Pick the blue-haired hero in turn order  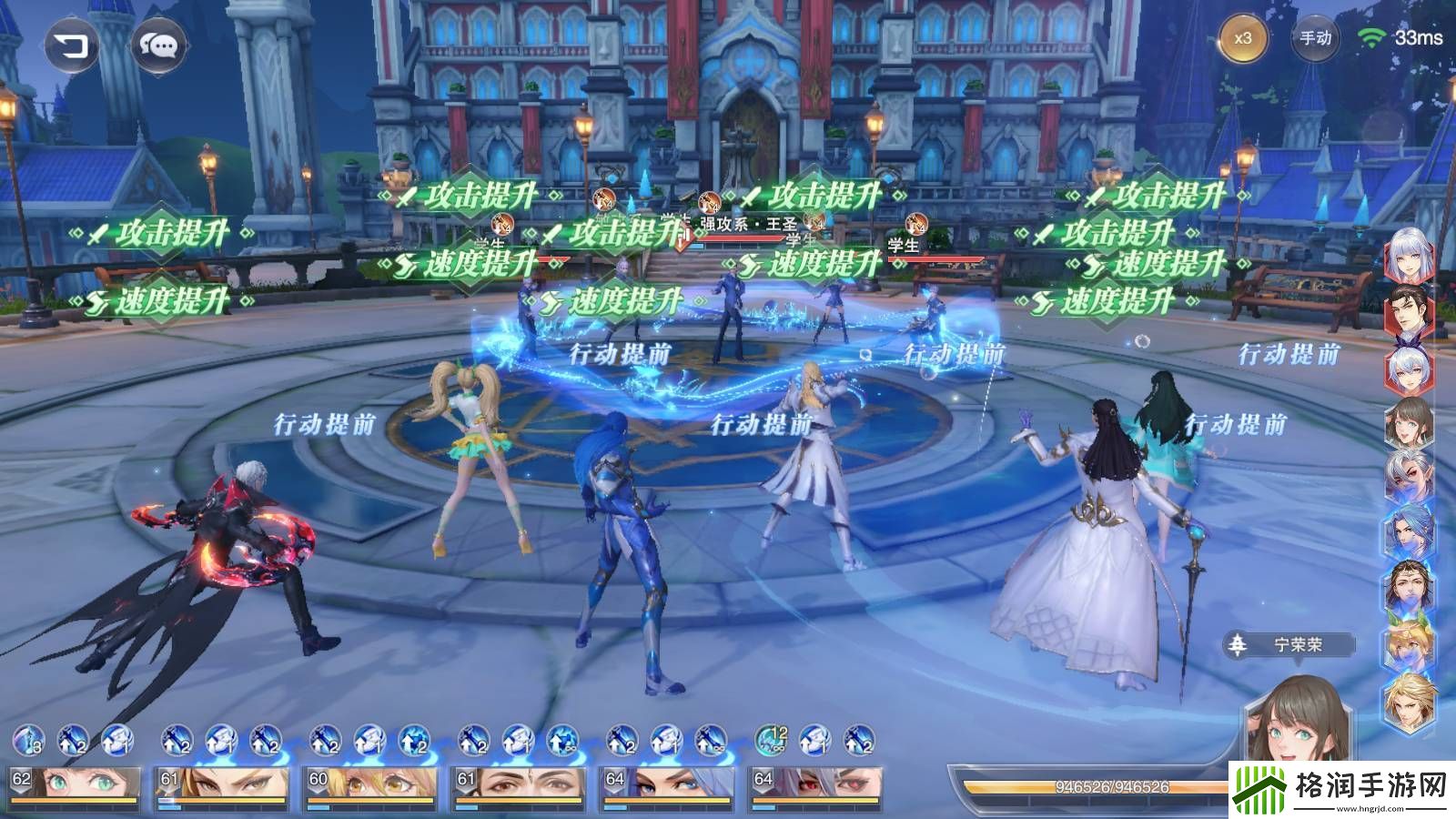[1409, 531]
